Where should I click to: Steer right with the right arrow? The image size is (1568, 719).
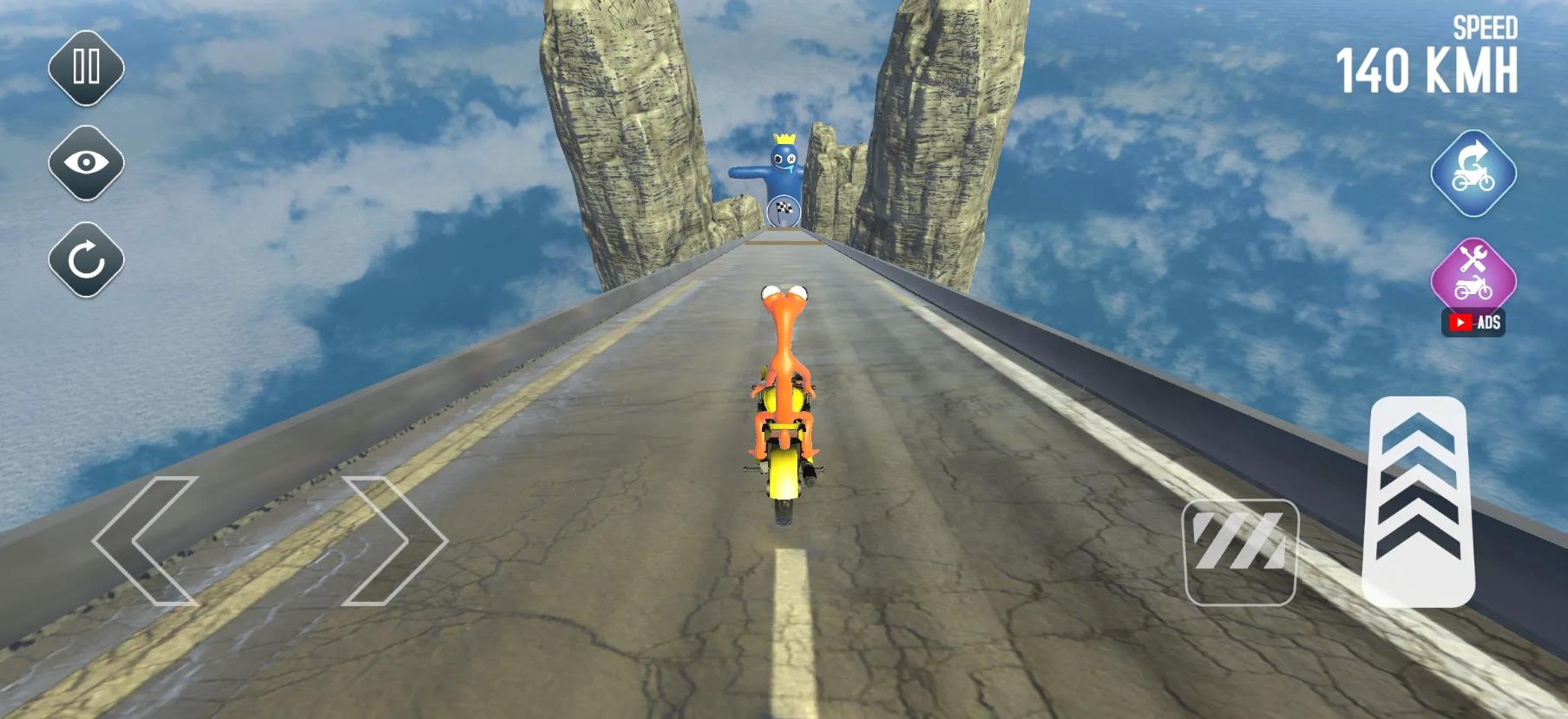395,539
